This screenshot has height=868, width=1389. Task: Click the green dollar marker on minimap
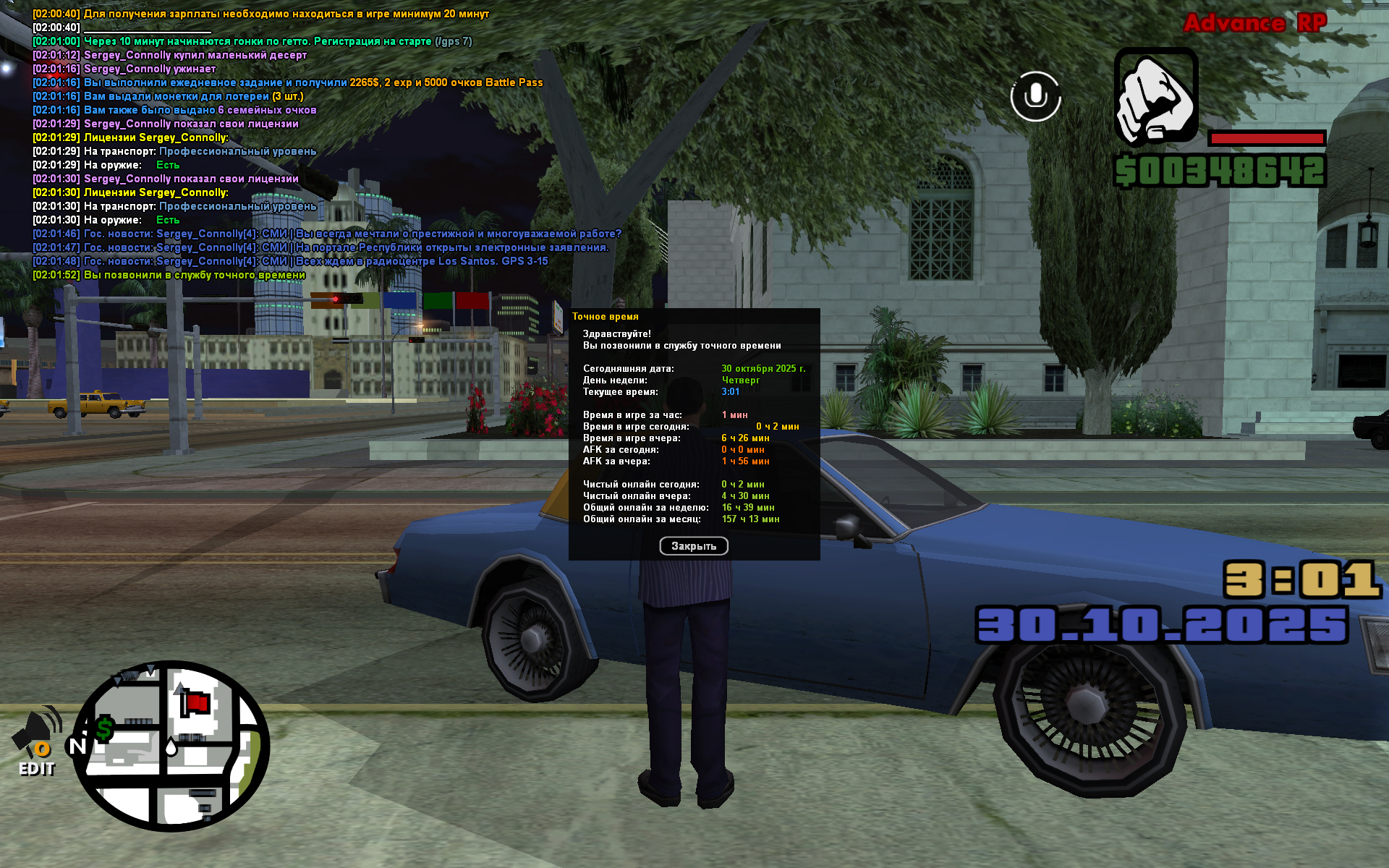coord(104,729)
